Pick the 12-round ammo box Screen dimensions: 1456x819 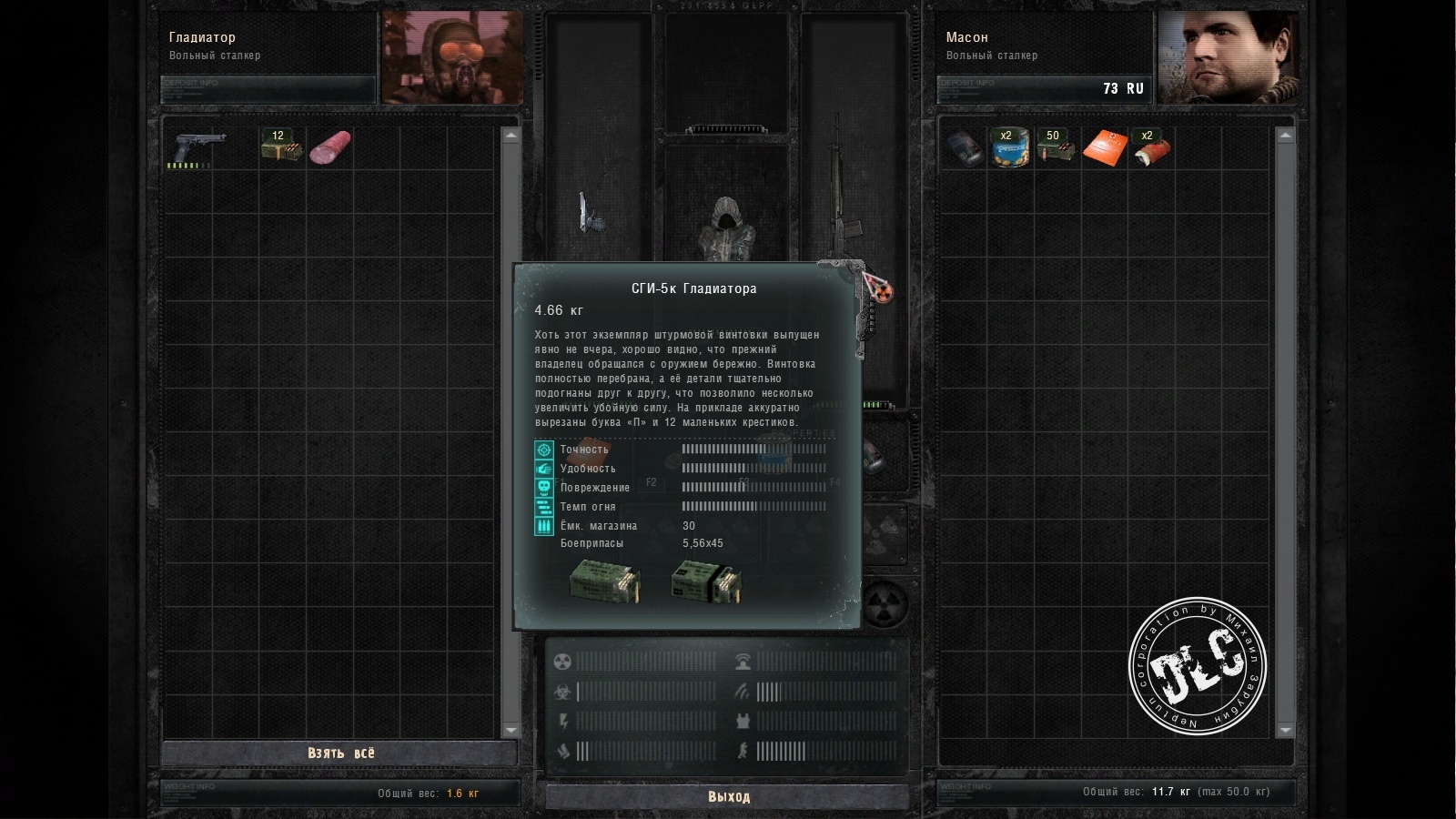click(281, 146)
